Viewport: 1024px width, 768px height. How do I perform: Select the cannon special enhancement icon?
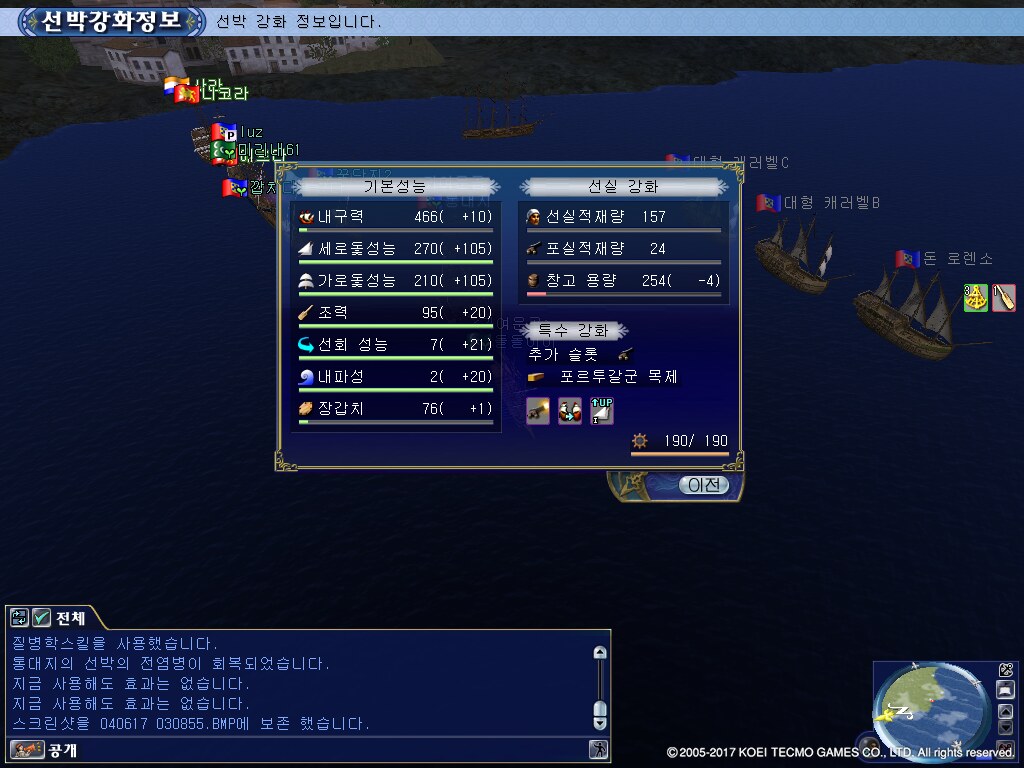coord(538,410)
